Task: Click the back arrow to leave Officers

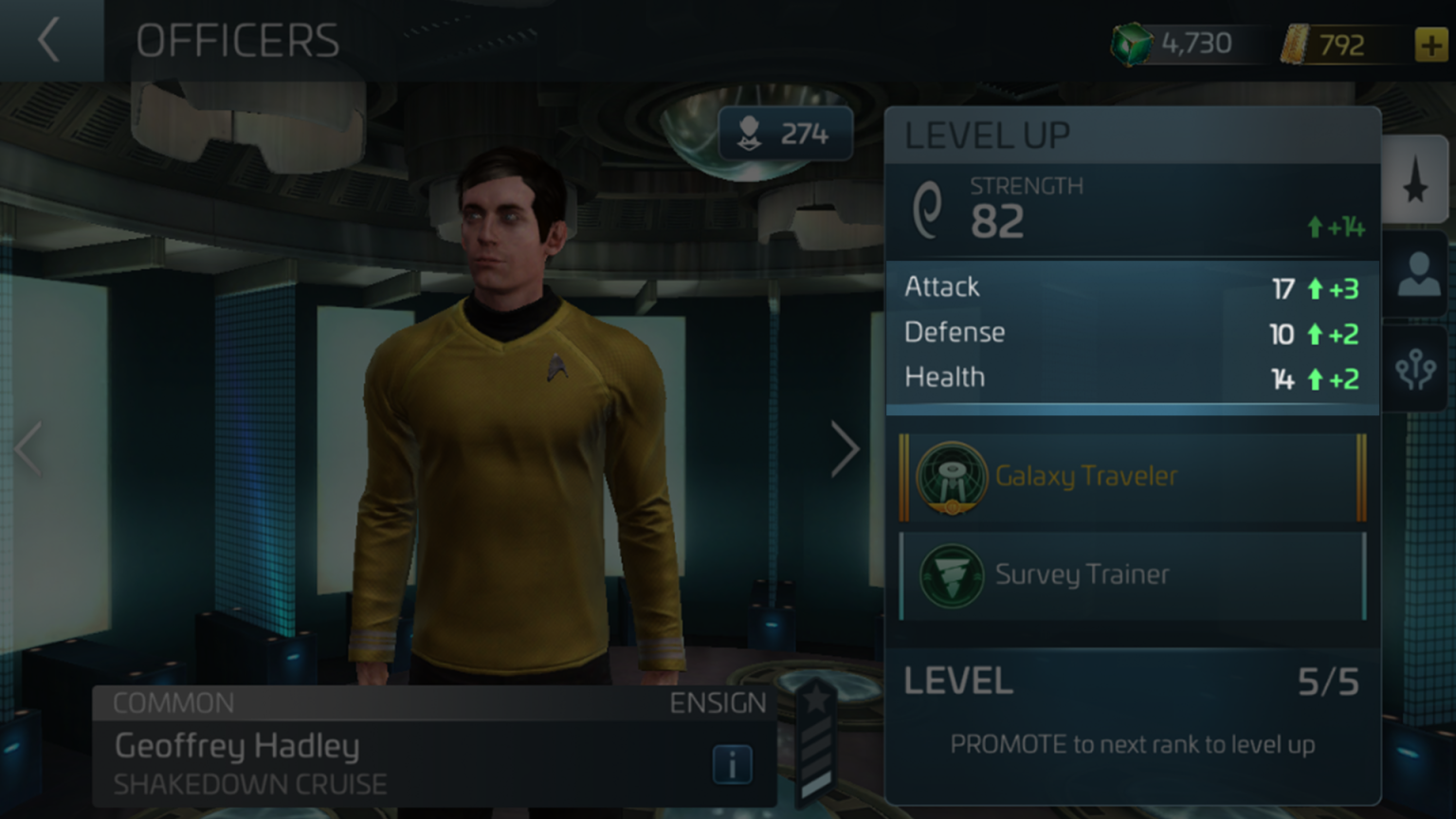Action: [x=48, y=40]
